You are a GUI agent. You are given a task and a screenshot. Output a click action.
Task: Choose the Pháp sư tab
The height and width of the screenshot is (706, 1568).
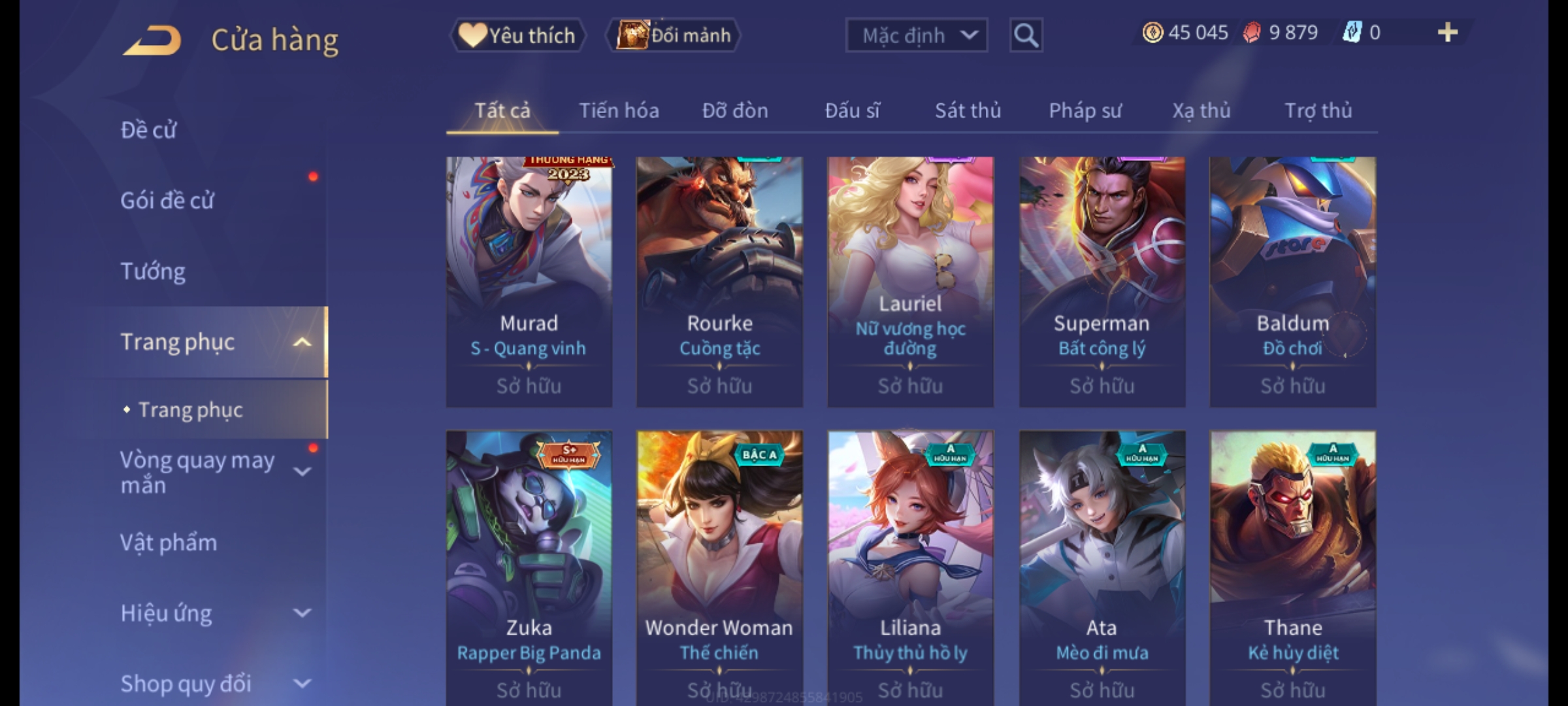(x=1085, y=110)
